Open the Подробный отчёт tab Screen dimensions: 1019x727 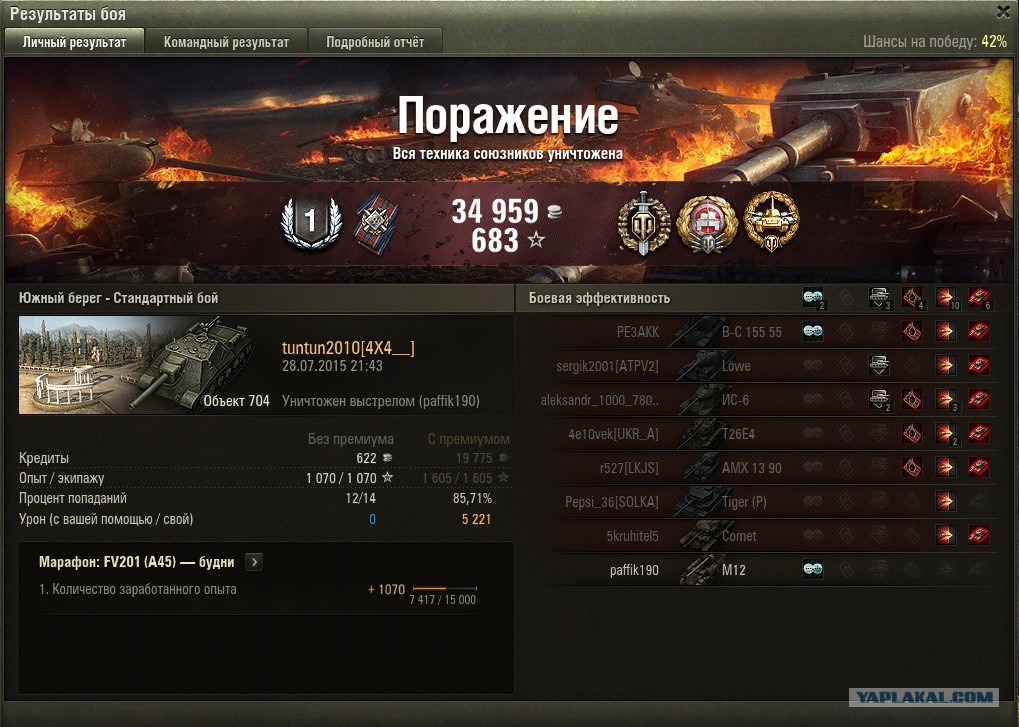pos(375,42)
